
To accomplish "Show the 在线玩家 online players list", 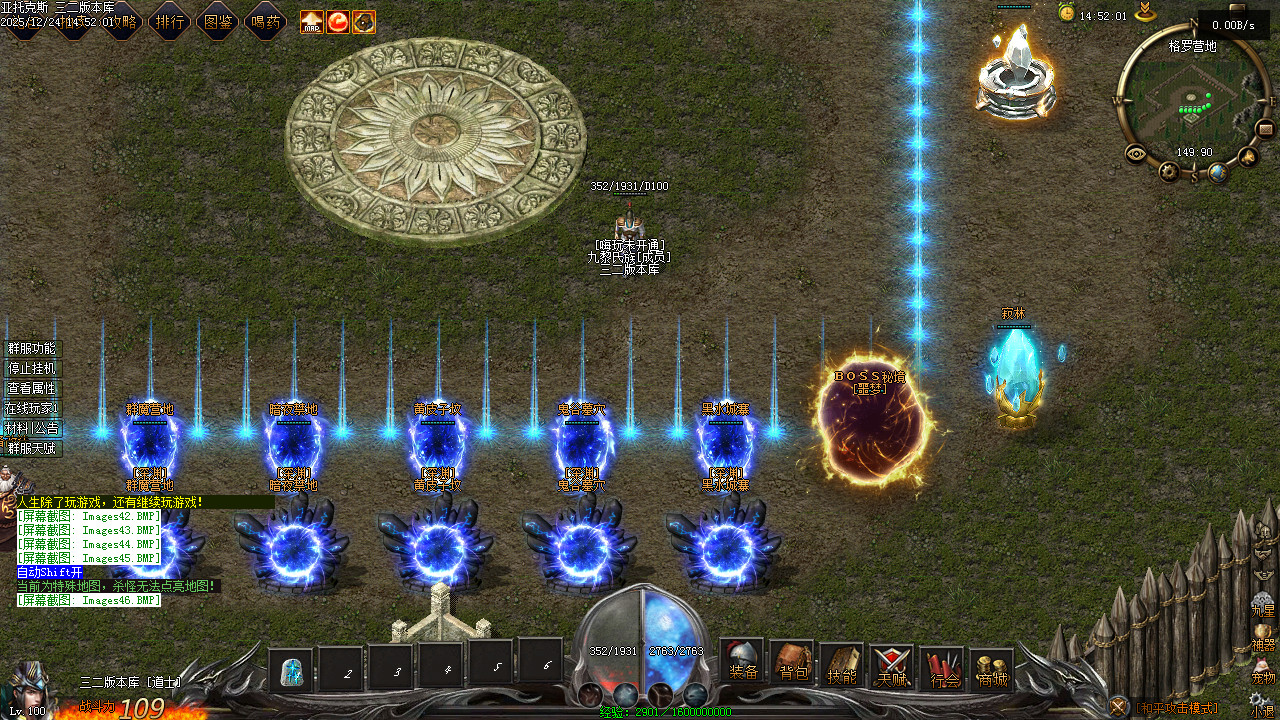I will (32, 409).
